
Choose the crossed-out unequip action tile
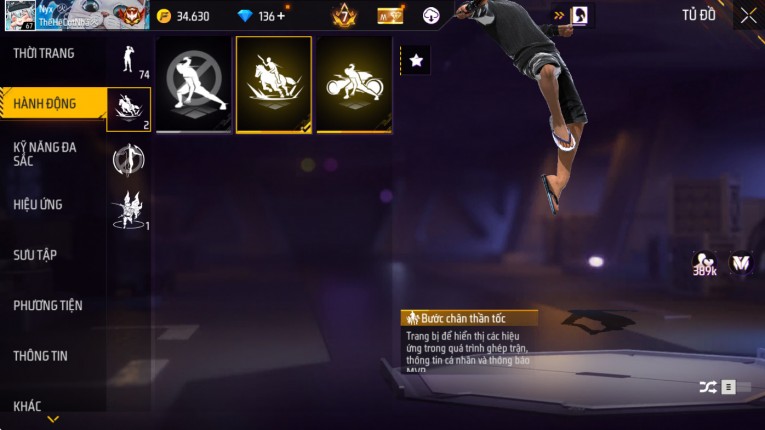coord(193,83)
